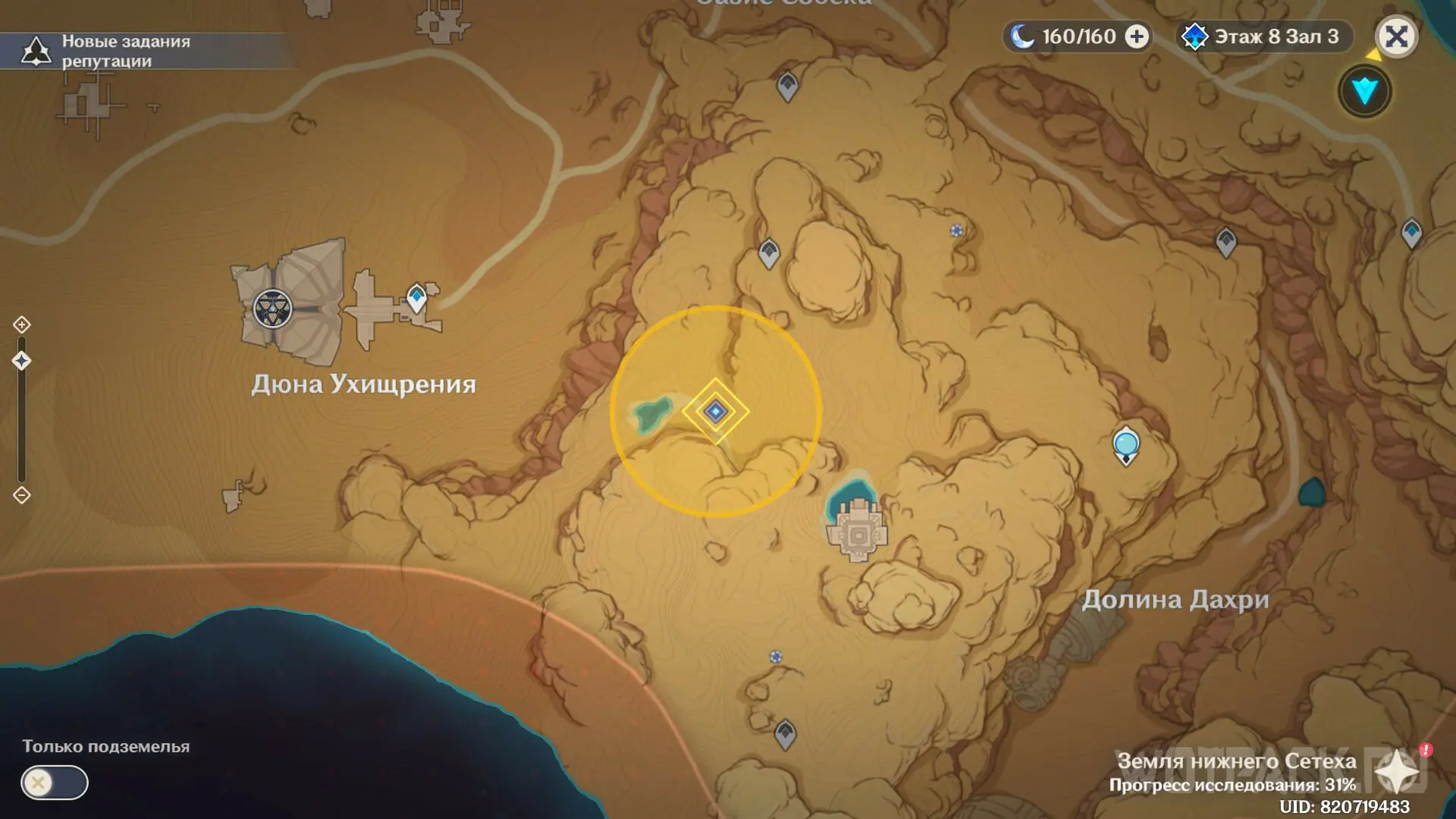Open the Spiral Abyss Этаж 8 Зал 3 shortcut
The width and height of the screenshot is (1456, 819).
coord(1264,36)
